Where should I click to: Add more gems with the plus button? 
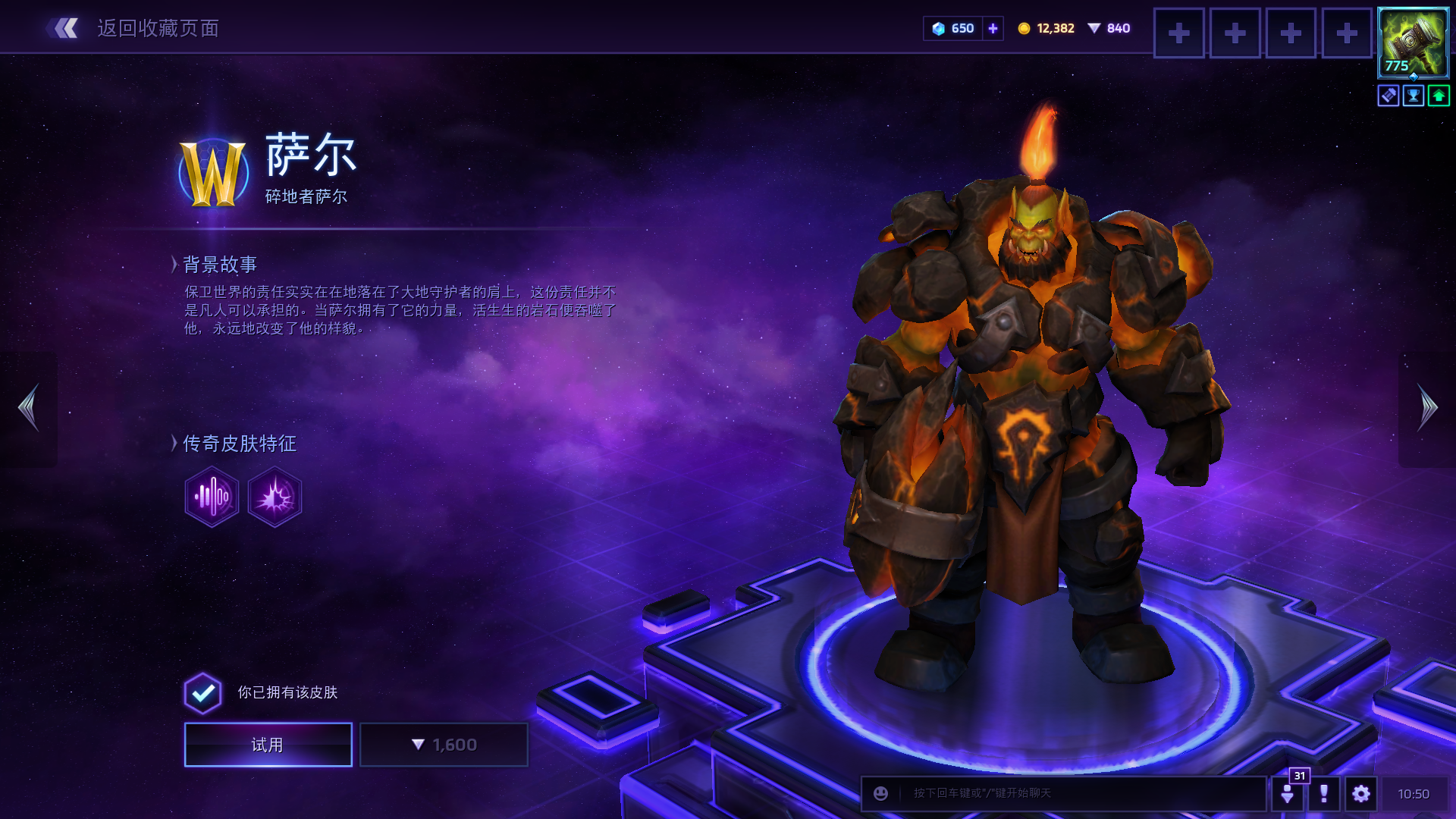993,29
